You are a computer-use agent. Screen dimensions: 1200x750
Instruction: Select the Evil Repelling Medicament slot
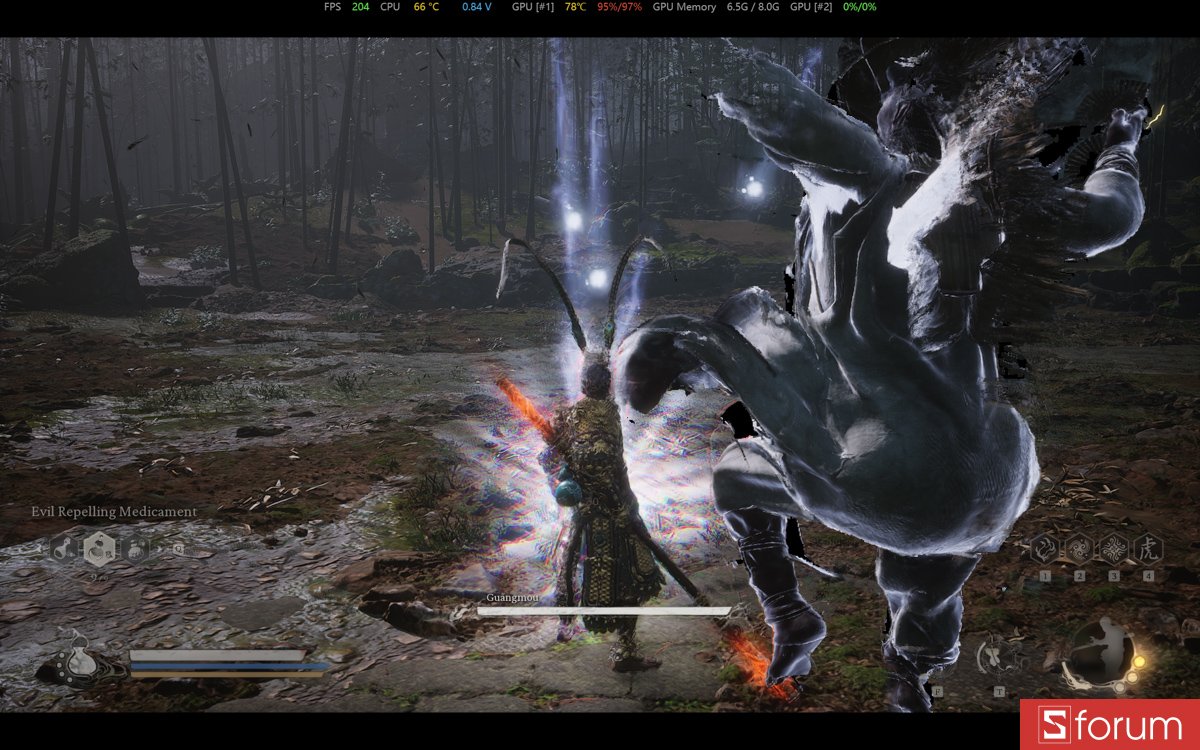[x=99, y=547]
